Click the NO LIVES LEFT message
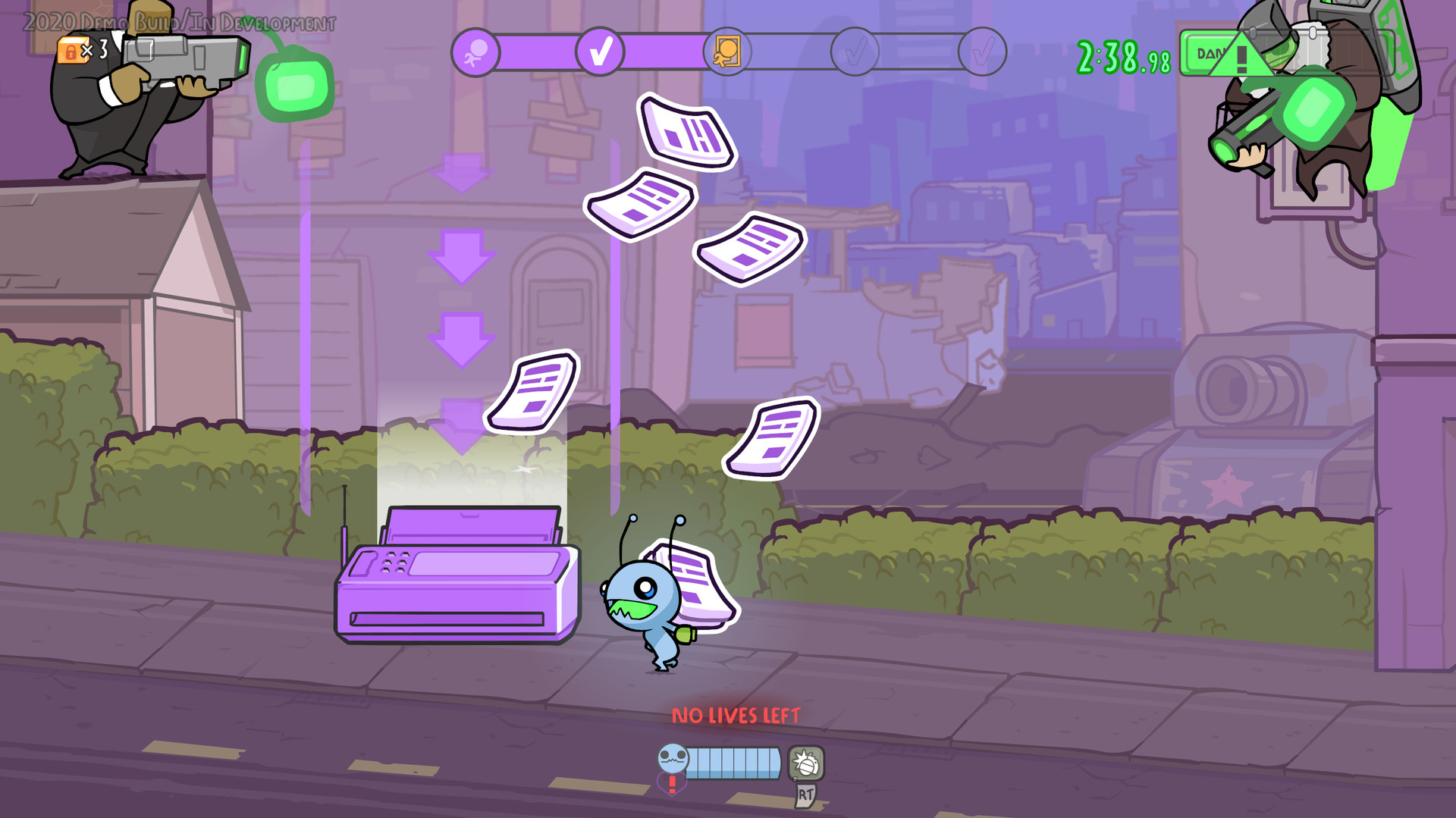Viewport: 1456px width, 818px height. 734,715
